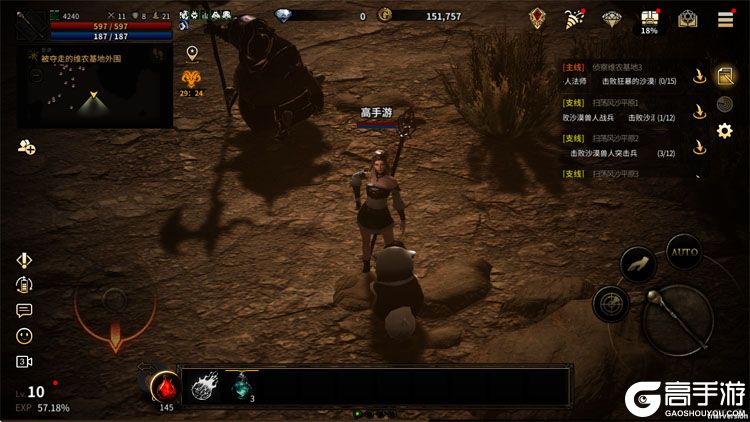
Task: Open the red gem emblem icon
Action: (x=538, y=18)
